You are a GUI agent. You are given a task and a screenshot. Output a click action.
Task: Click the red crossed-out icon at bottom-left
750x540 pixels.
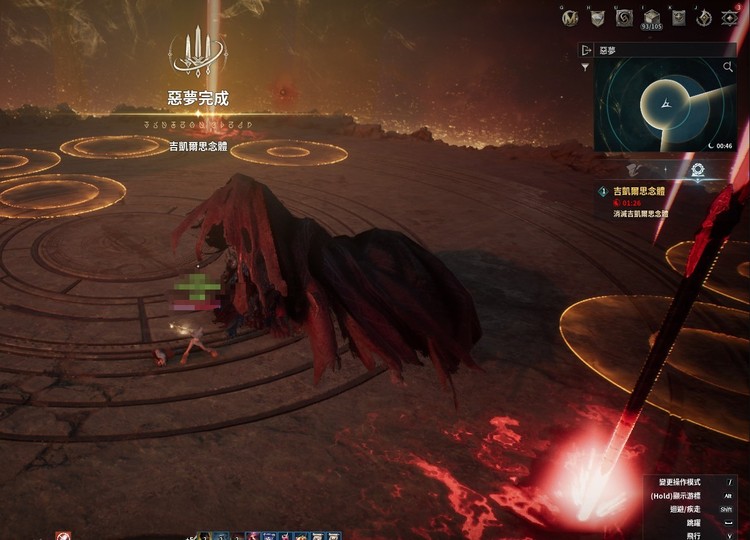(64, 535)
